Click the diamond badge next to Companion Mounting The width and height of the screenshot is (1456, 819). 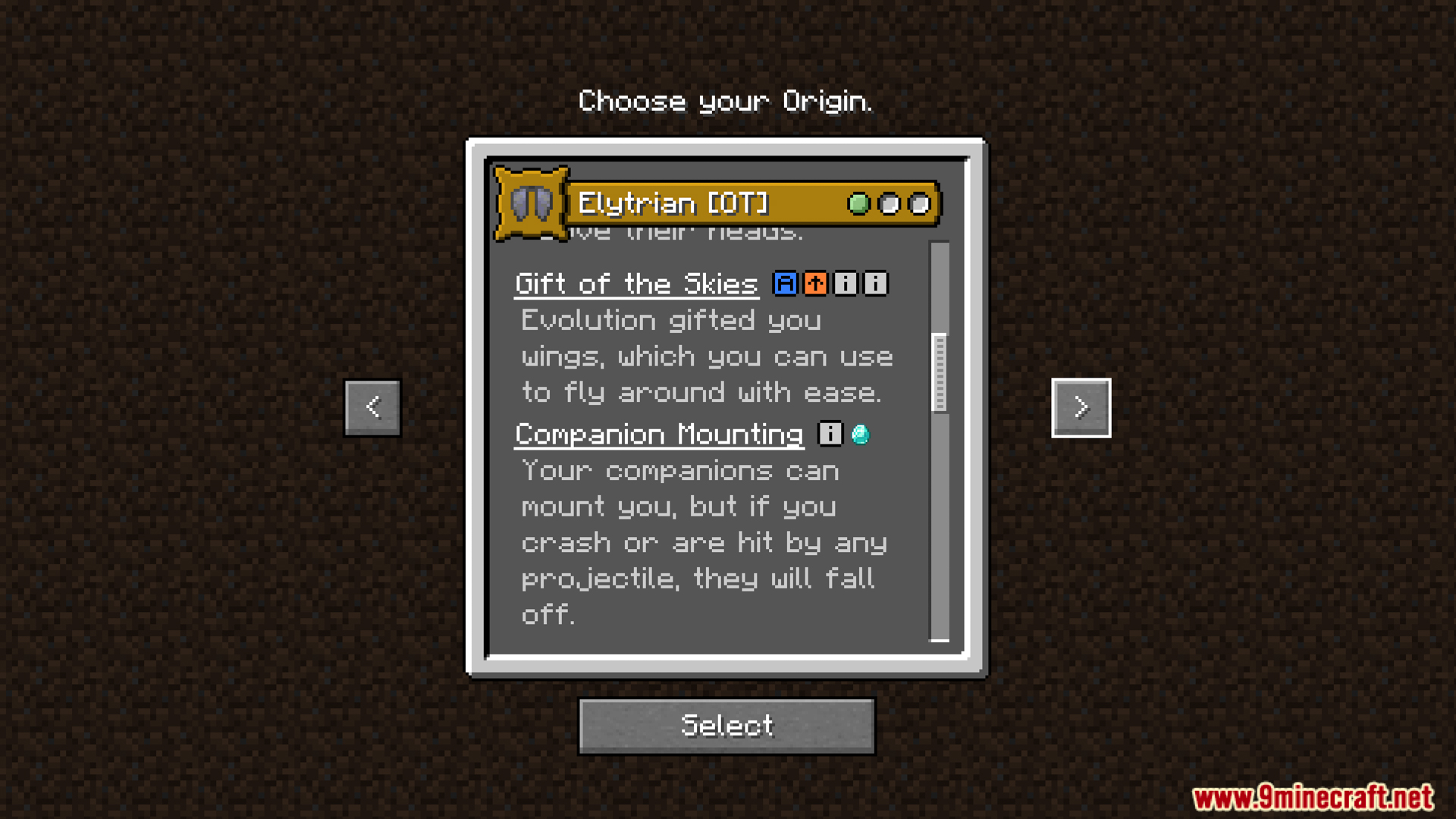click(x=860, y=434)
